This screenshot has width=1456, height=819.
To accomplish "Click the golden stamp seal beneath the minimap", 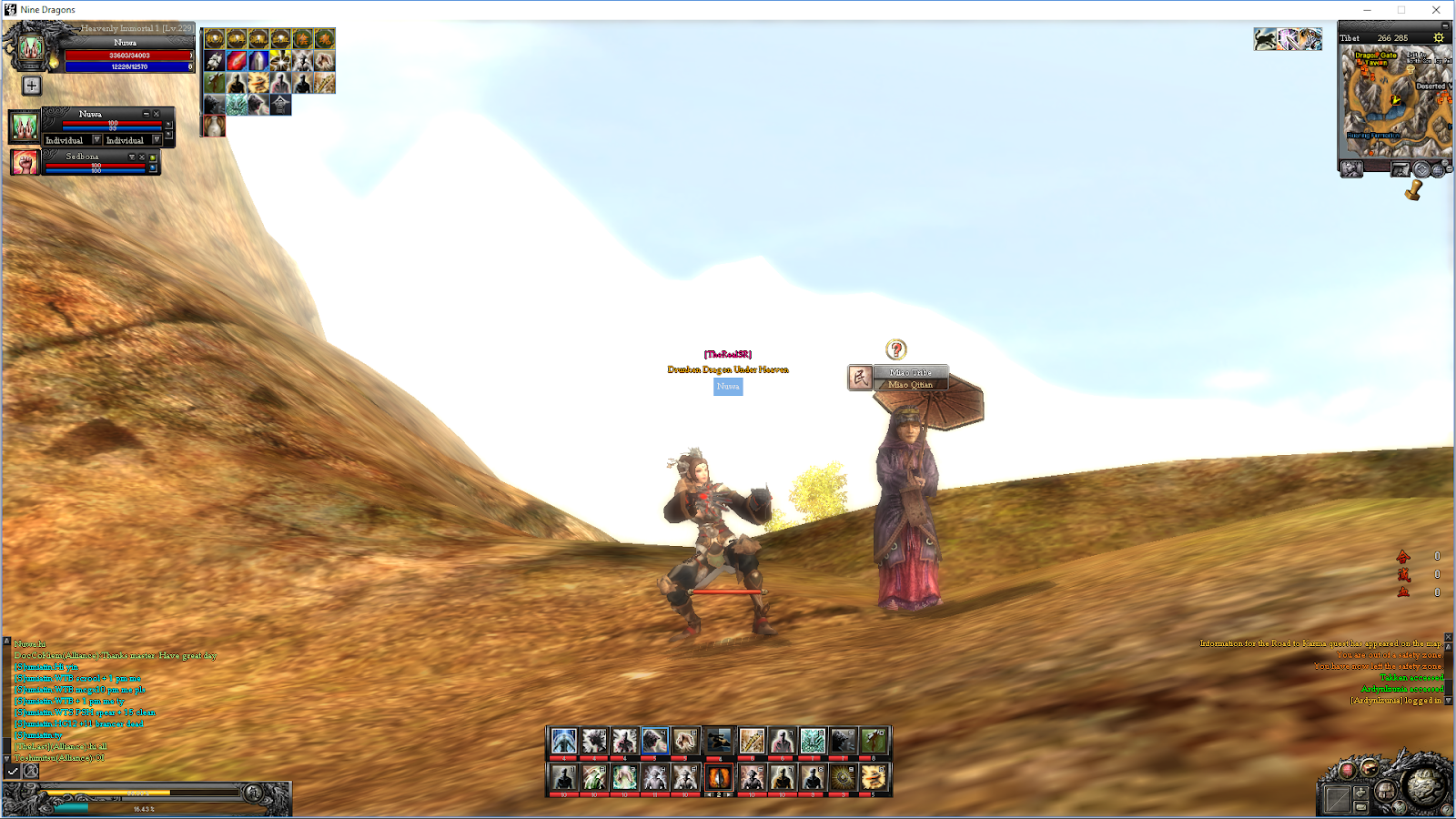I will pos(1413,191).
